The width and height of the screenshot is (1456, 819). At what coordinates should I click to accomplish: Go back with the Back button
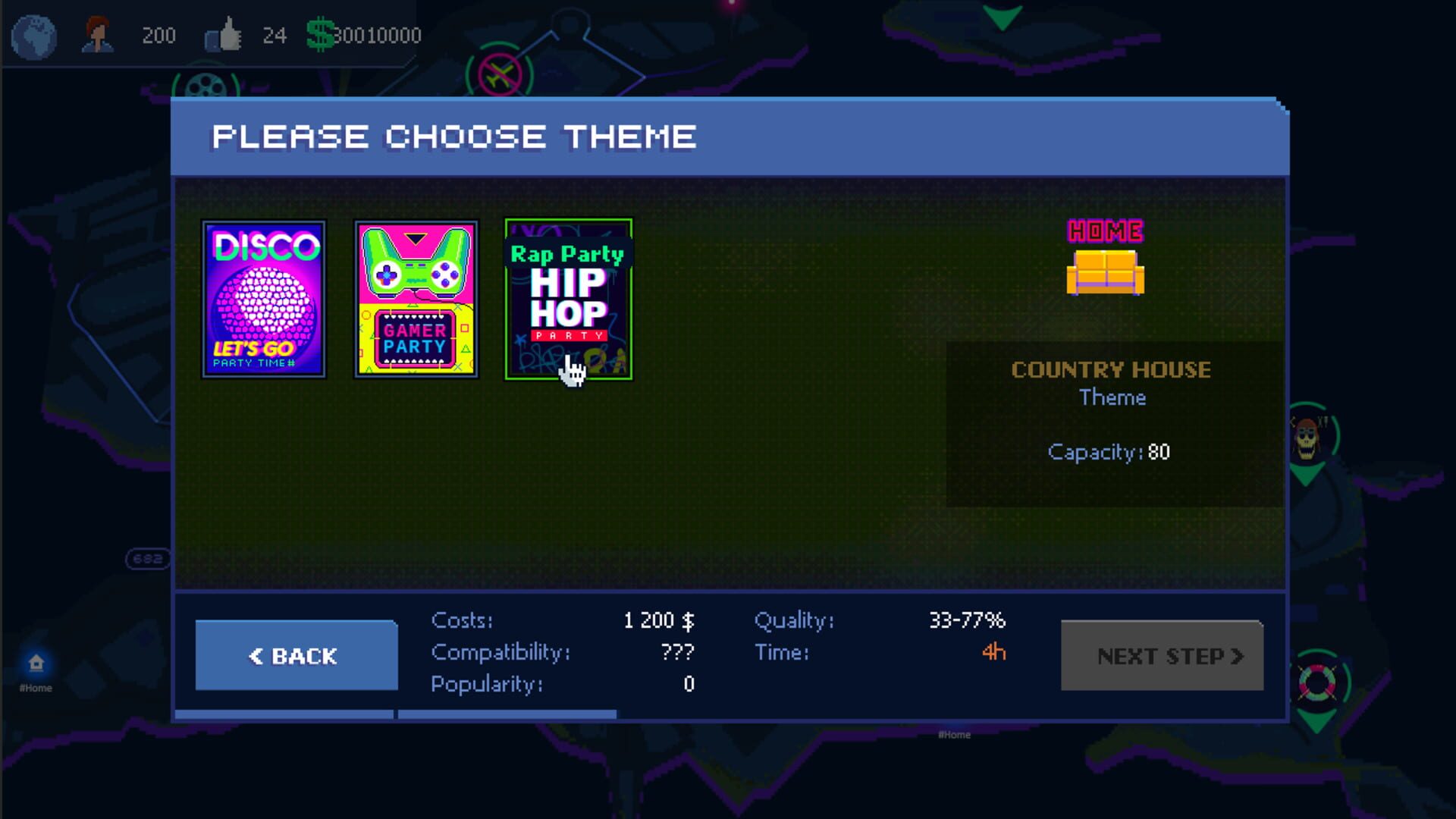[297, 655]
